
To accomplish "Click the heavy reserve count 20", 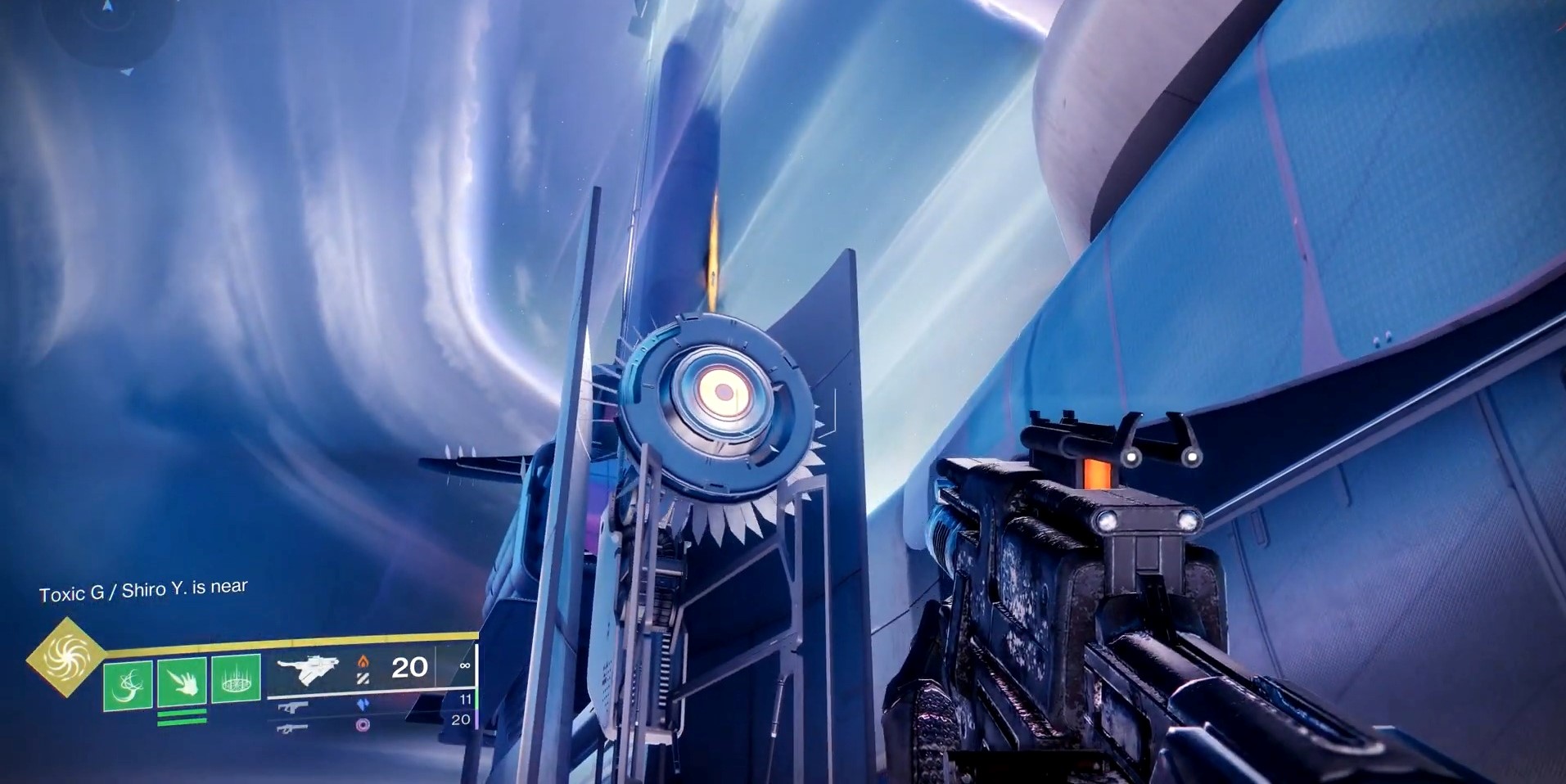I will (463, 720).
